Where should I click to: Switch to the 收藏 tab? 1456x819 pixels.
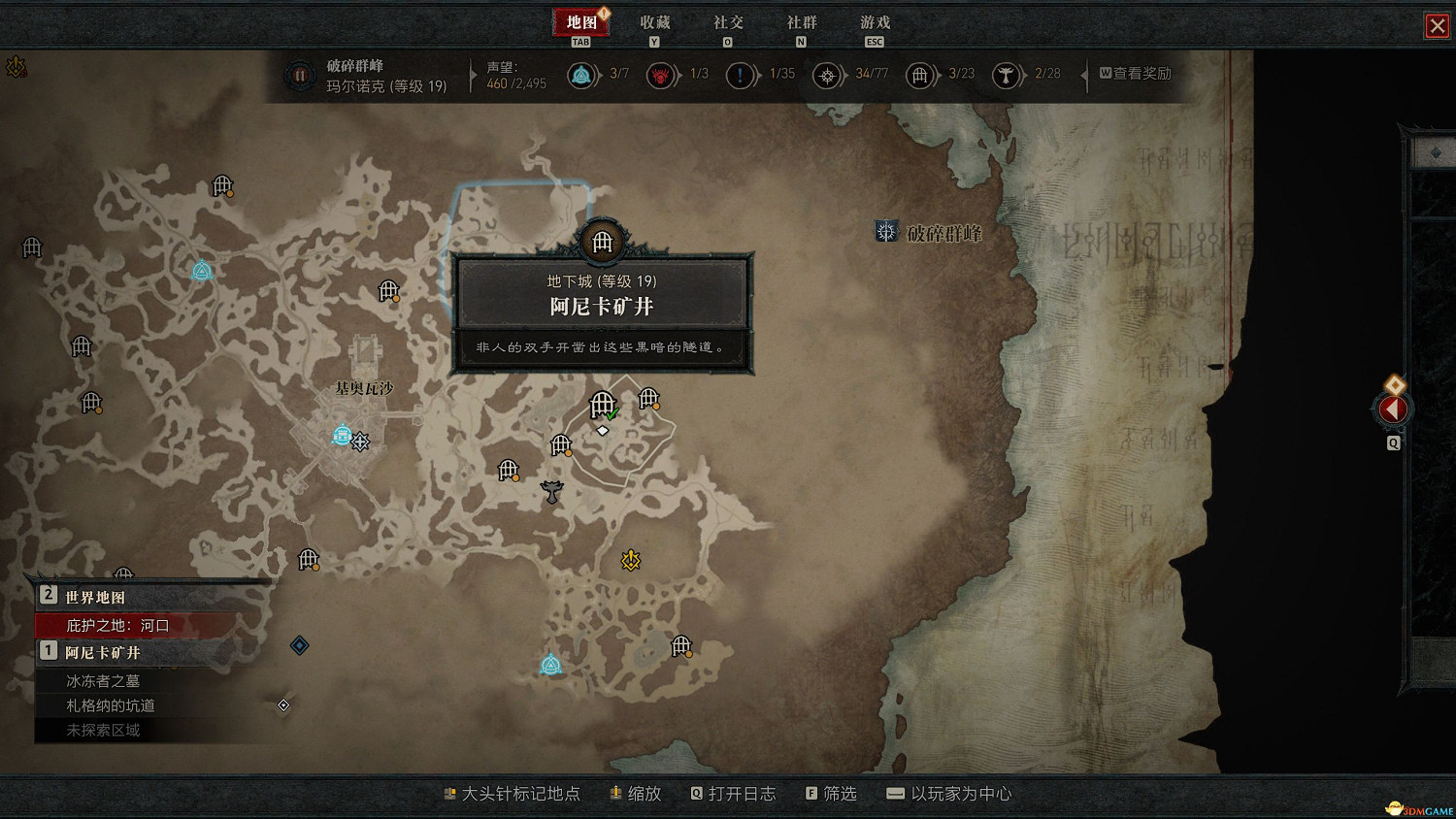click(x=653, y=21)
